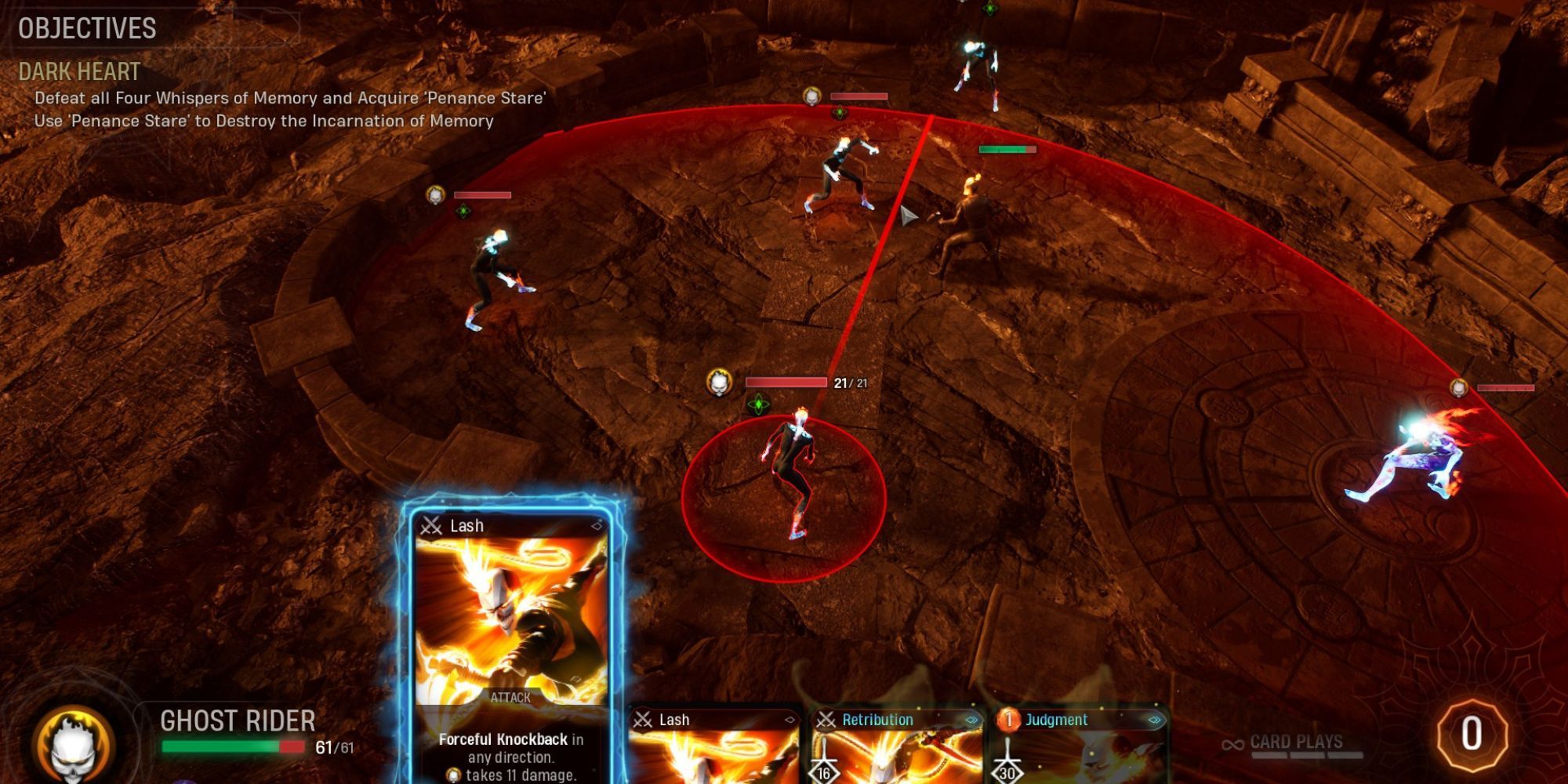This screenshot has height=784, width=1568.
Task: Click Judgment card's orange cost orb icon
Action: coord(1010,720)
